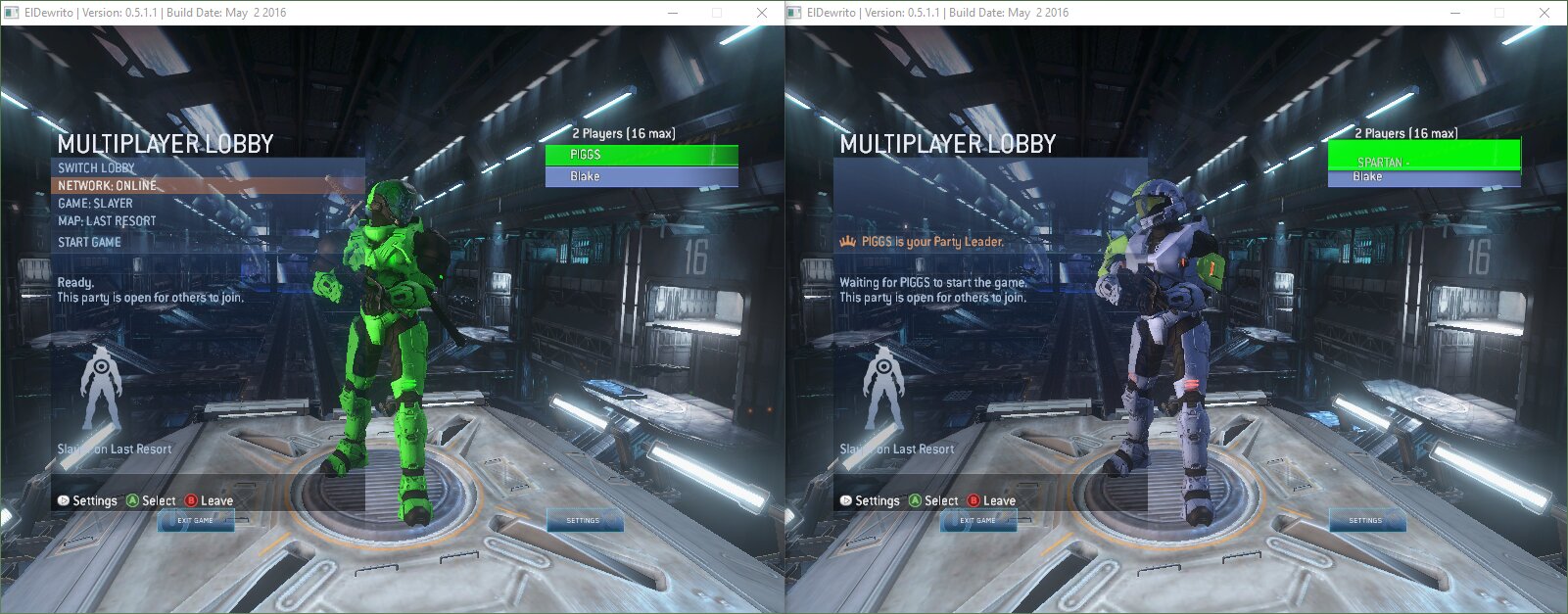
Task: Select the SPARTAN player row
Action: [x=1423, y=156]
